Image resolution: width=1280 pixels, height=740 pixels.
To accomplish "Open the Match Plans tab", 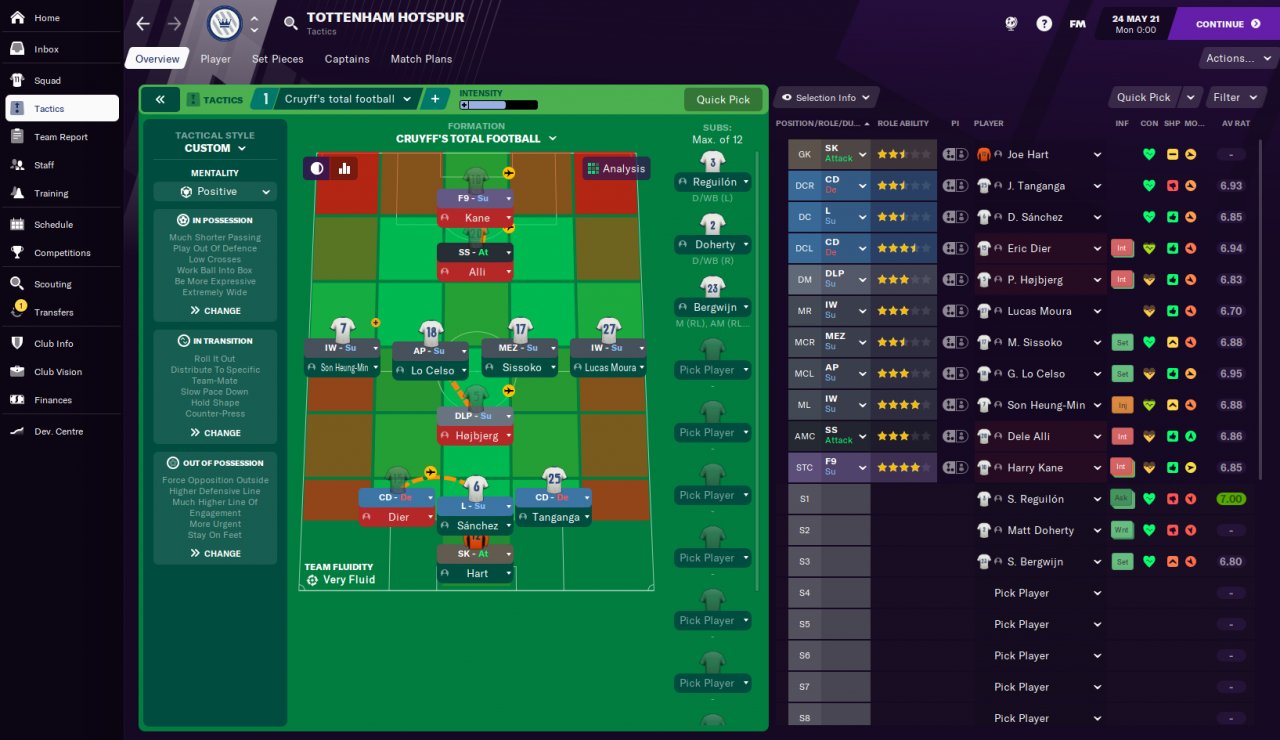I will [x=421, y=59].
